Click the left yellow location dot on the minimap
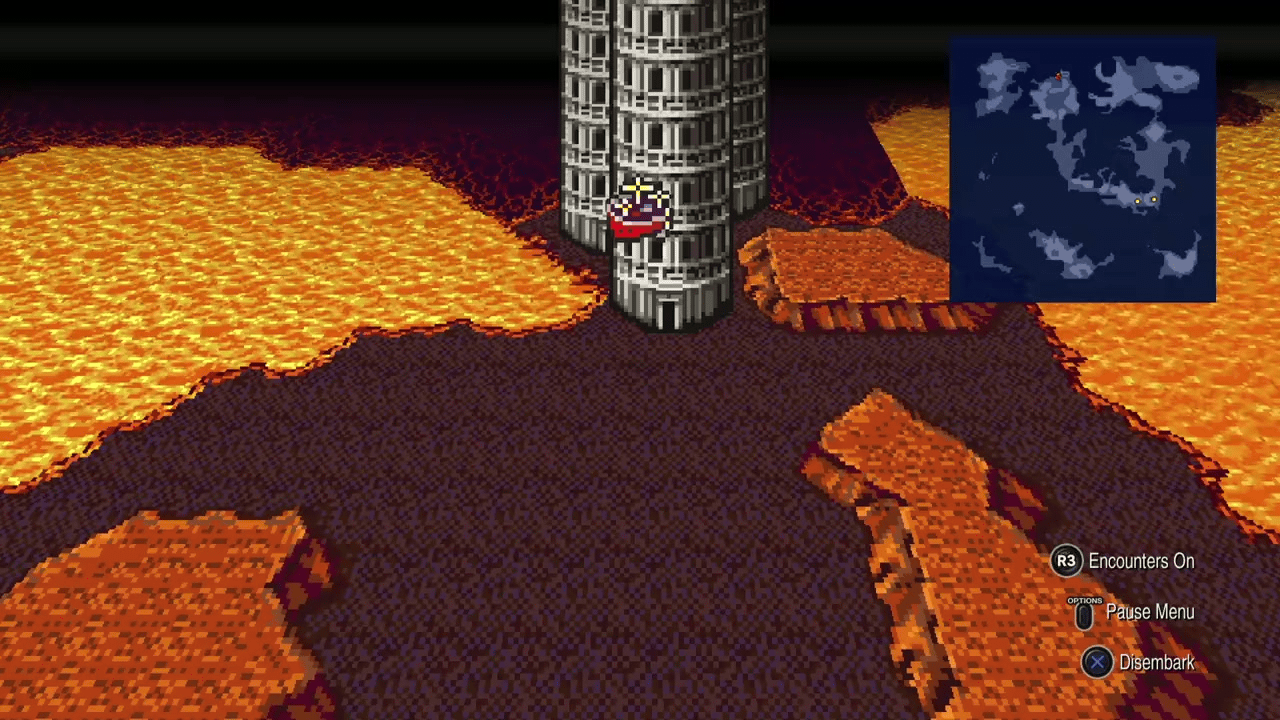The height and width of the screenshot is (720, 1280). coord(1138,202)
